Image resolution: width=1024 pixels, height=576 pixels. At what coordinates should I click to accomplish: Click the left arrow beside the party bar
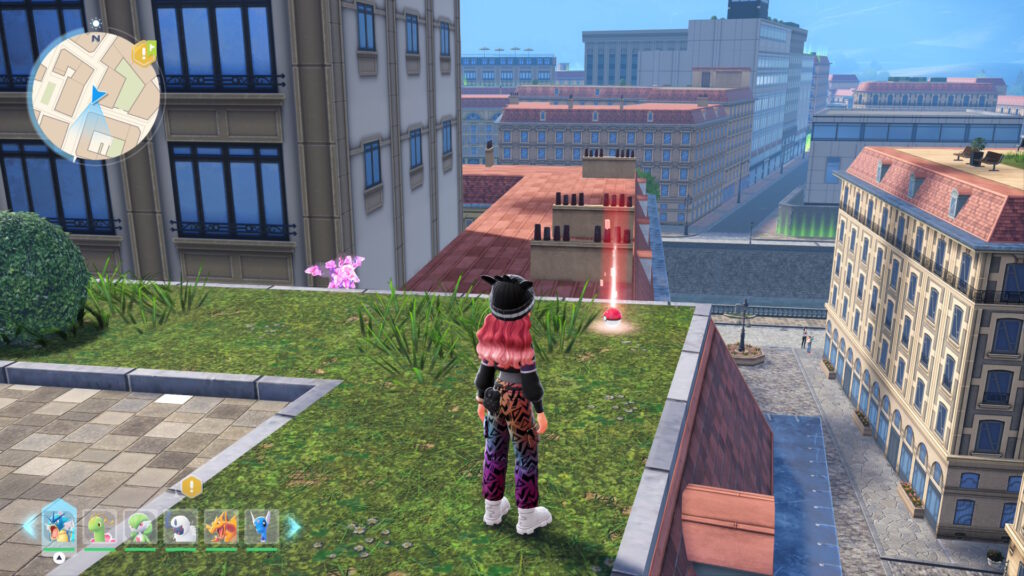click(29, 526)
